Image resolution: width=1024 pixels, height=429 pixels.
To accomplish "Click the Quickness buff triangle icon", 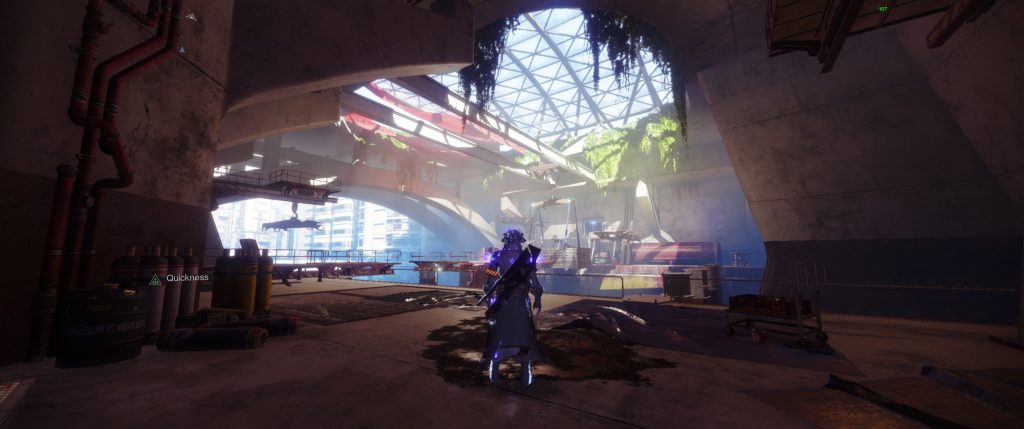I will [155, 280].
